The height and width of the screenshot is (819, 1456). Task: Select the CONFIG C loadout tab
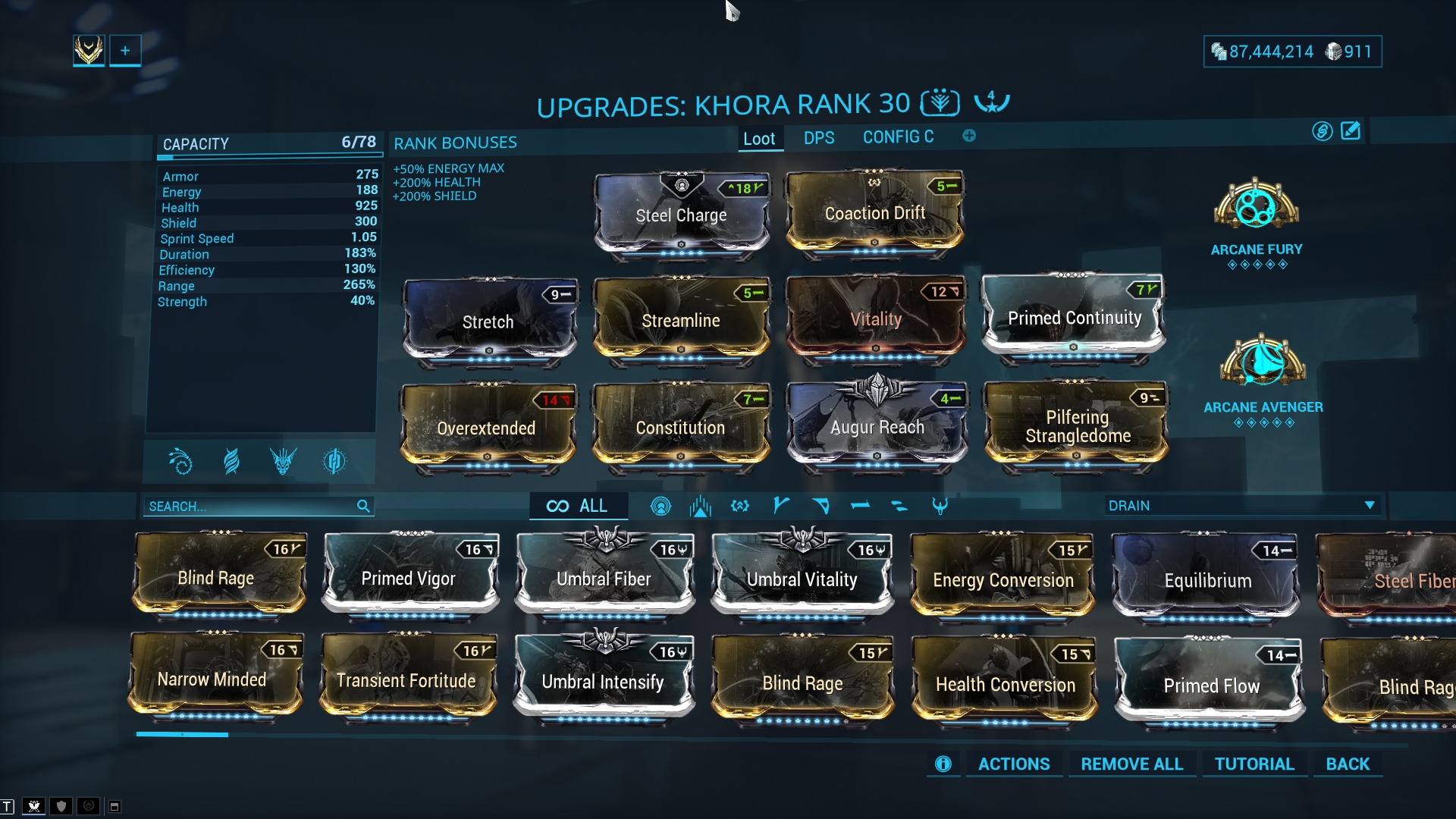pos(898,137)
